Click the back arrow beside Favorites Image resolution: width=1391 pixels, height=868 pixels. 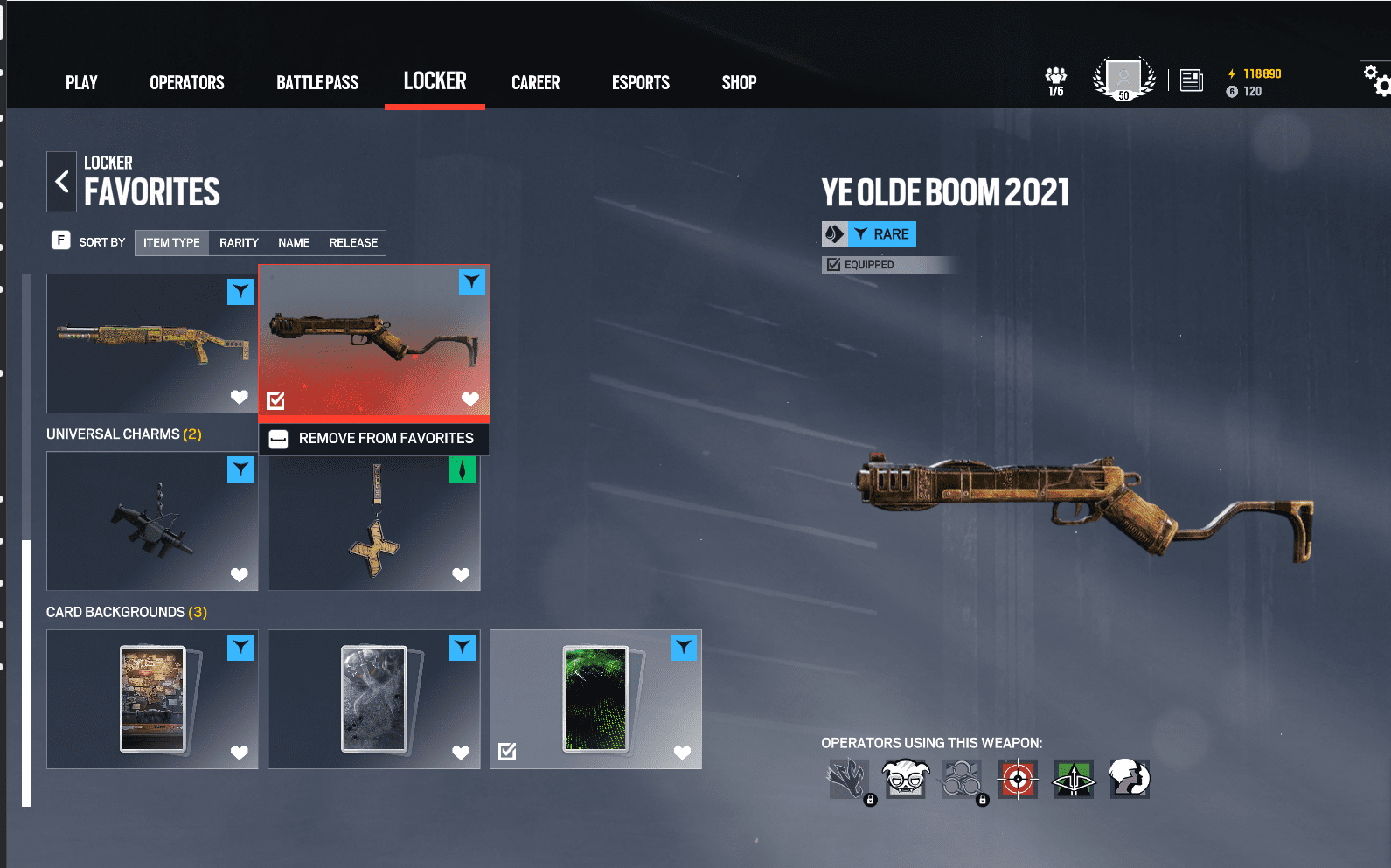click(62, 182)
